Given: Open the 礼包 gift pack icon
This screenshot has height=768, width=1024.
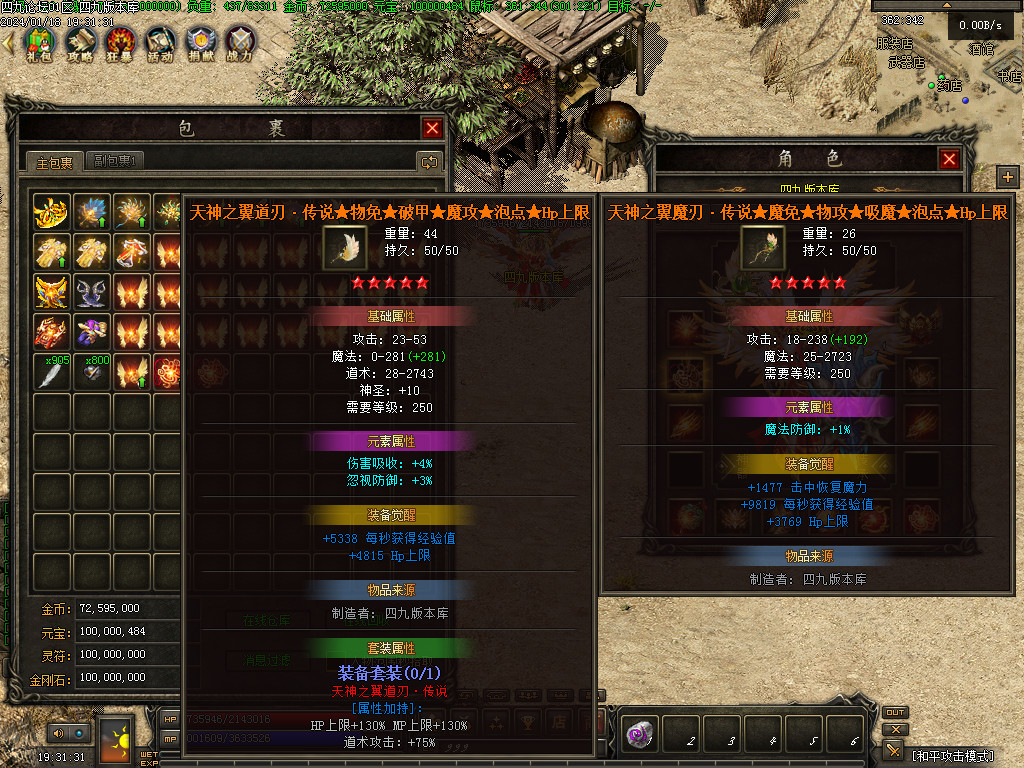Looking at the screenshot, I should tap(39, 43).
